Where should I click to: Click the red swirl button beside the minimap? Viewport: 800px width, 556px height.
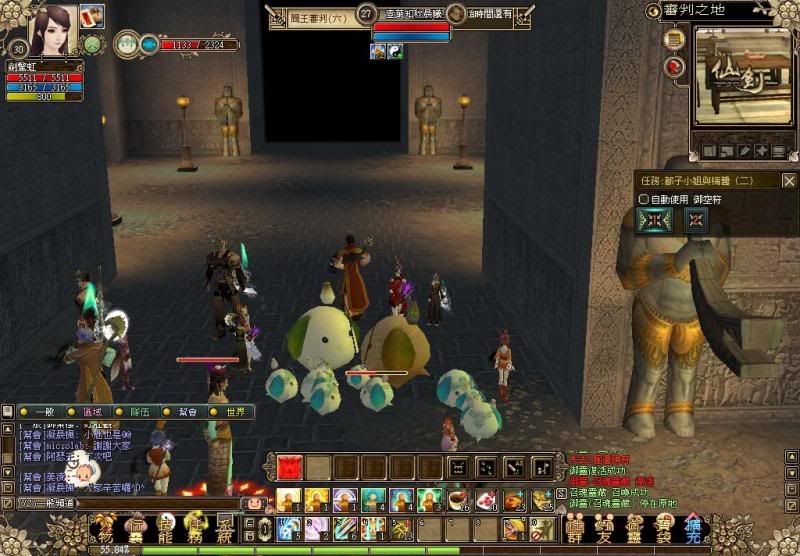point(673,67)
